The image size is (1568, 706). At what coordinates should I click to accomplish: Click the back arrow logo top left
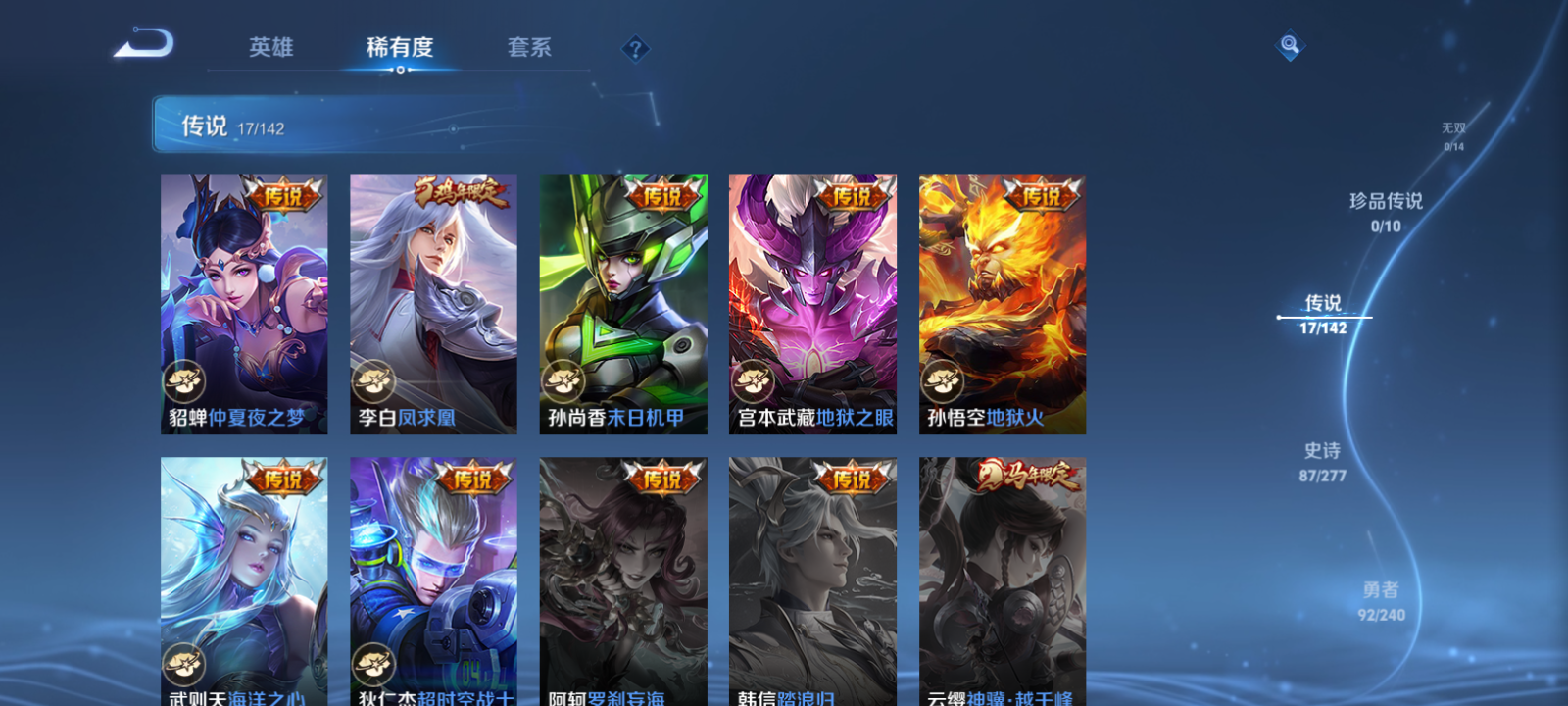coord(145,44)
